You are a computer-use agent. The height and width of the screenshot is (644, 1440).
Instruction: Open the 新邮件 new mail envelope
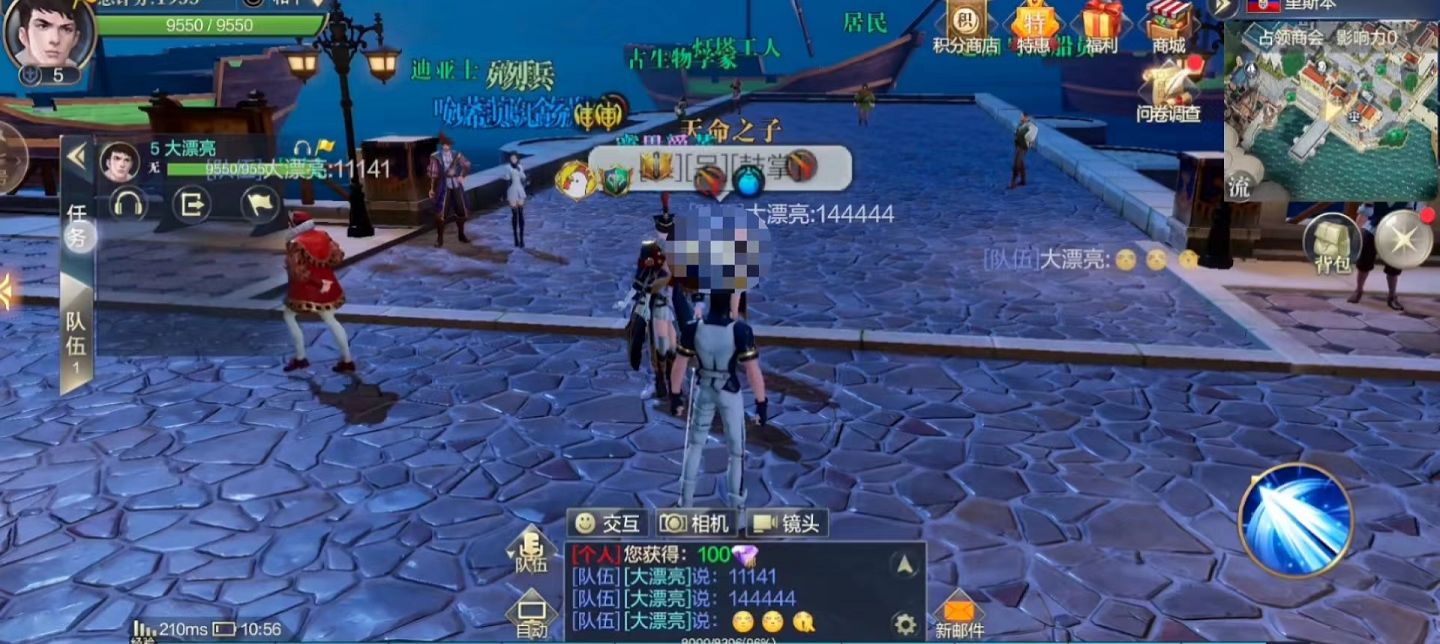(959, 613)
